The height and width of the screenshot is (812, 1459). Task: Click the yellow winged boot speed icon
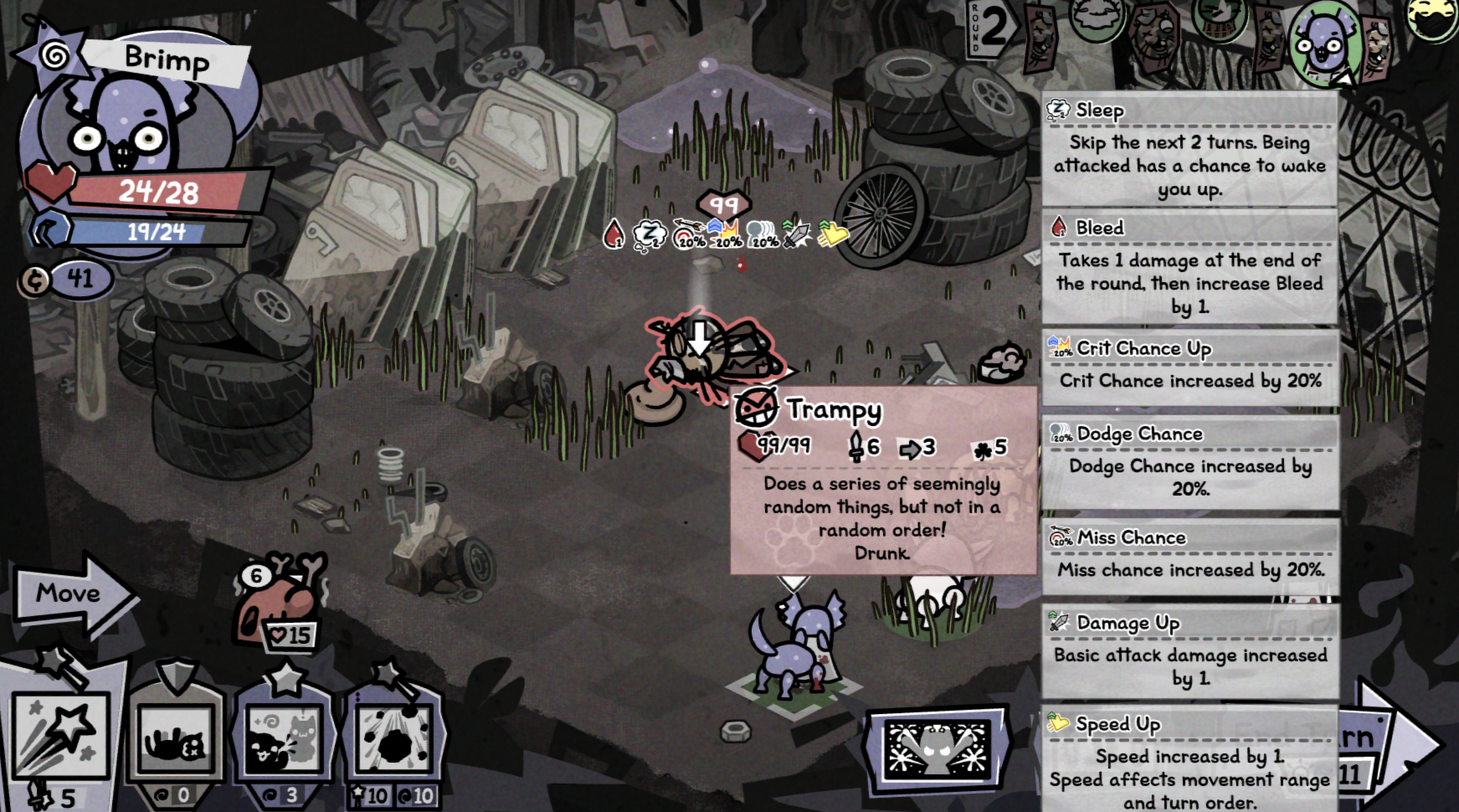832,234
